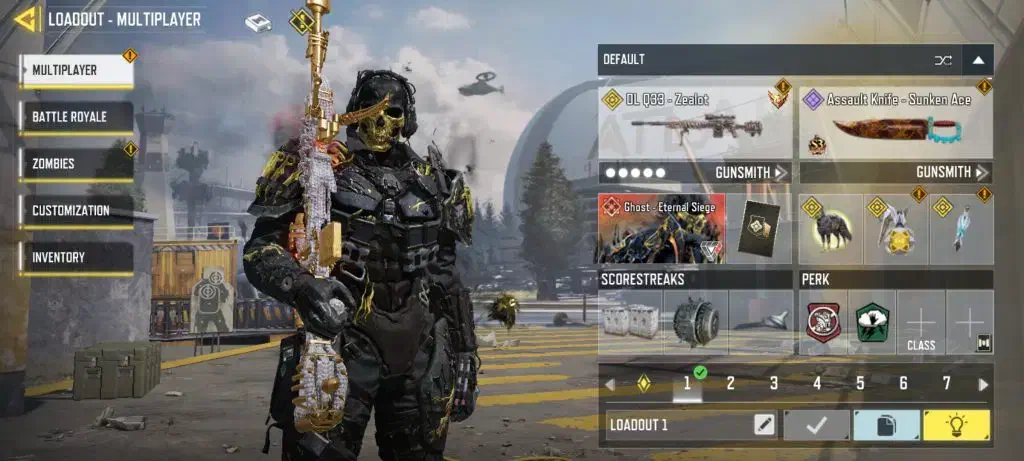Open the Battle Royale loadout tab
Screen dimensions: 1024x461
tap(76, 117)
